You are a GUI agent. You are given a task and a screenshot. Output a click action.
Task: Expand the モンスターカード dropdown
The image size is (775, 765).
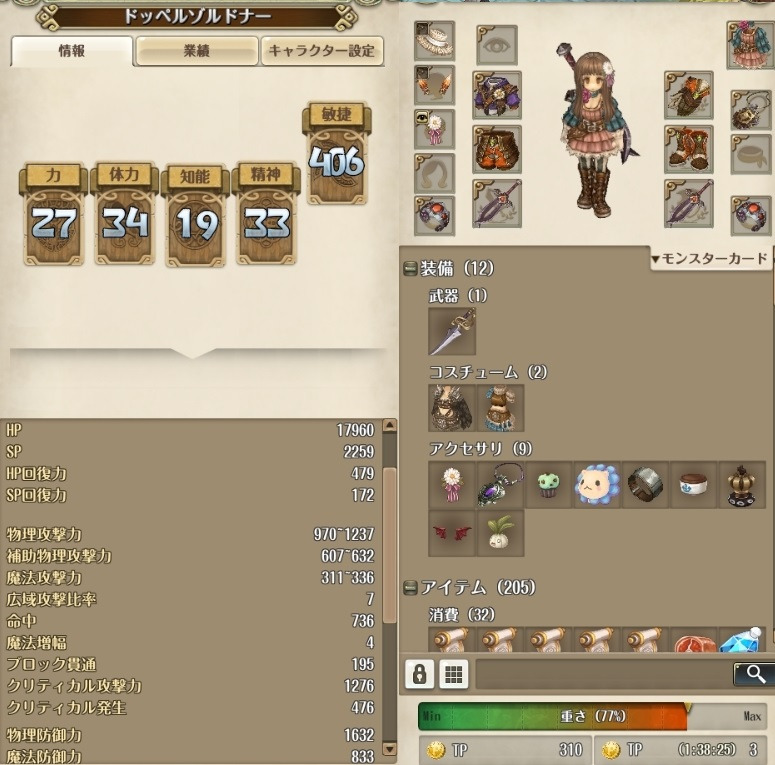coord(709,258)
